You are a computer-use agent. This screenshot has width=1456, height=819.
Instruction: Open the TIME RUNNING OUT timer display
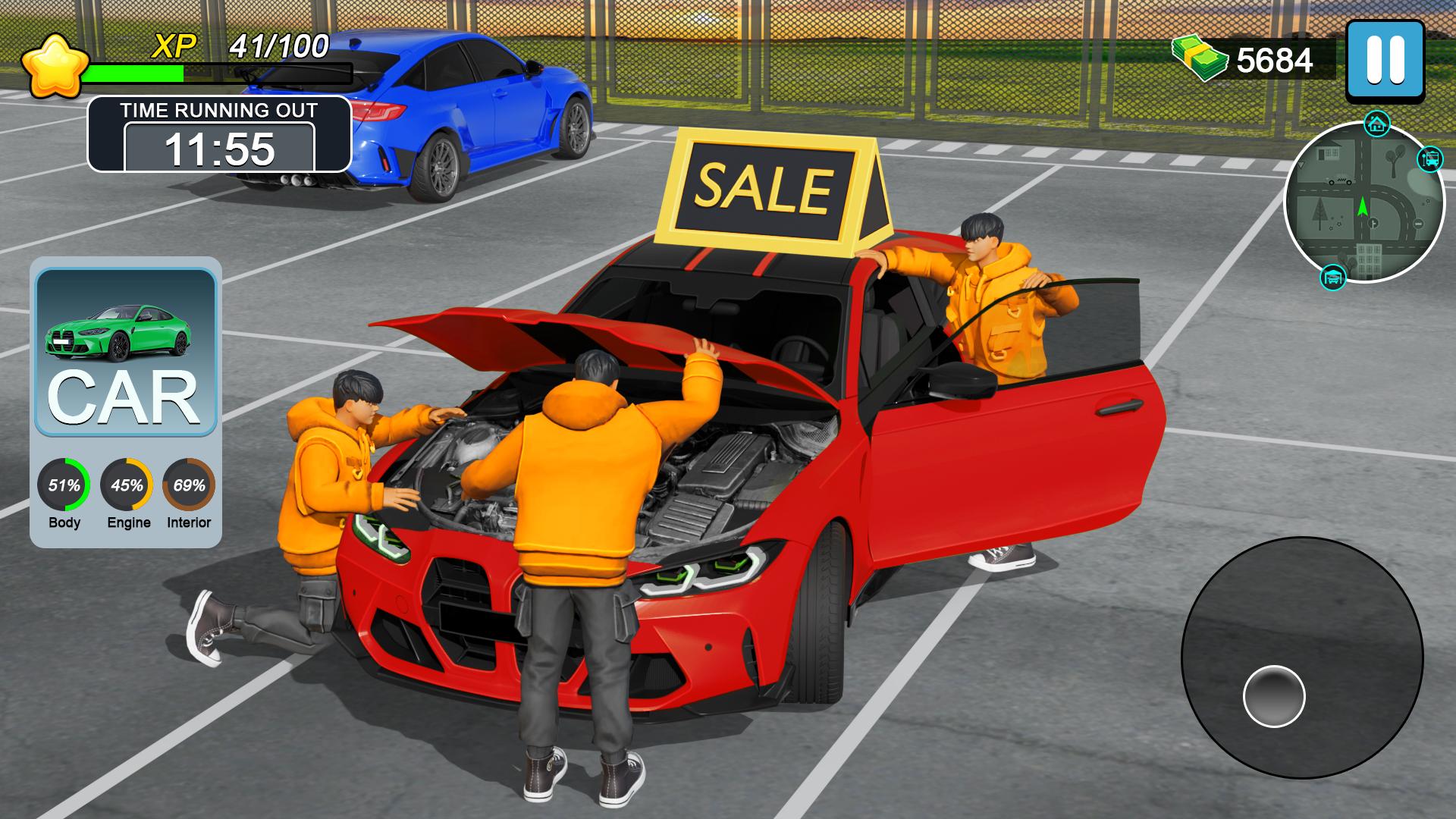[220, 149]
